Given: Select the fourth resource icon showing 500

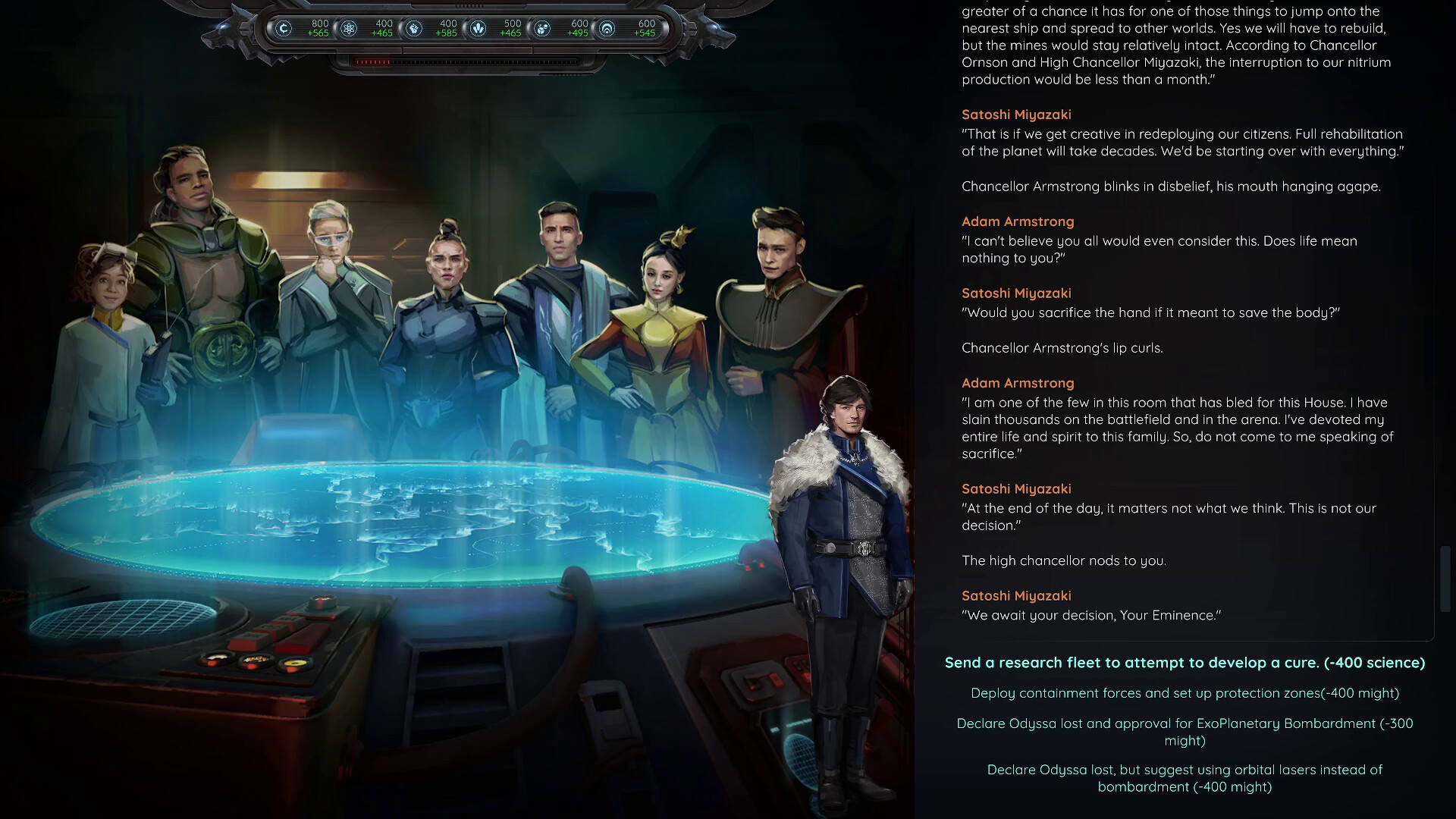Looking at the screenshot, I should pos(479,28).
